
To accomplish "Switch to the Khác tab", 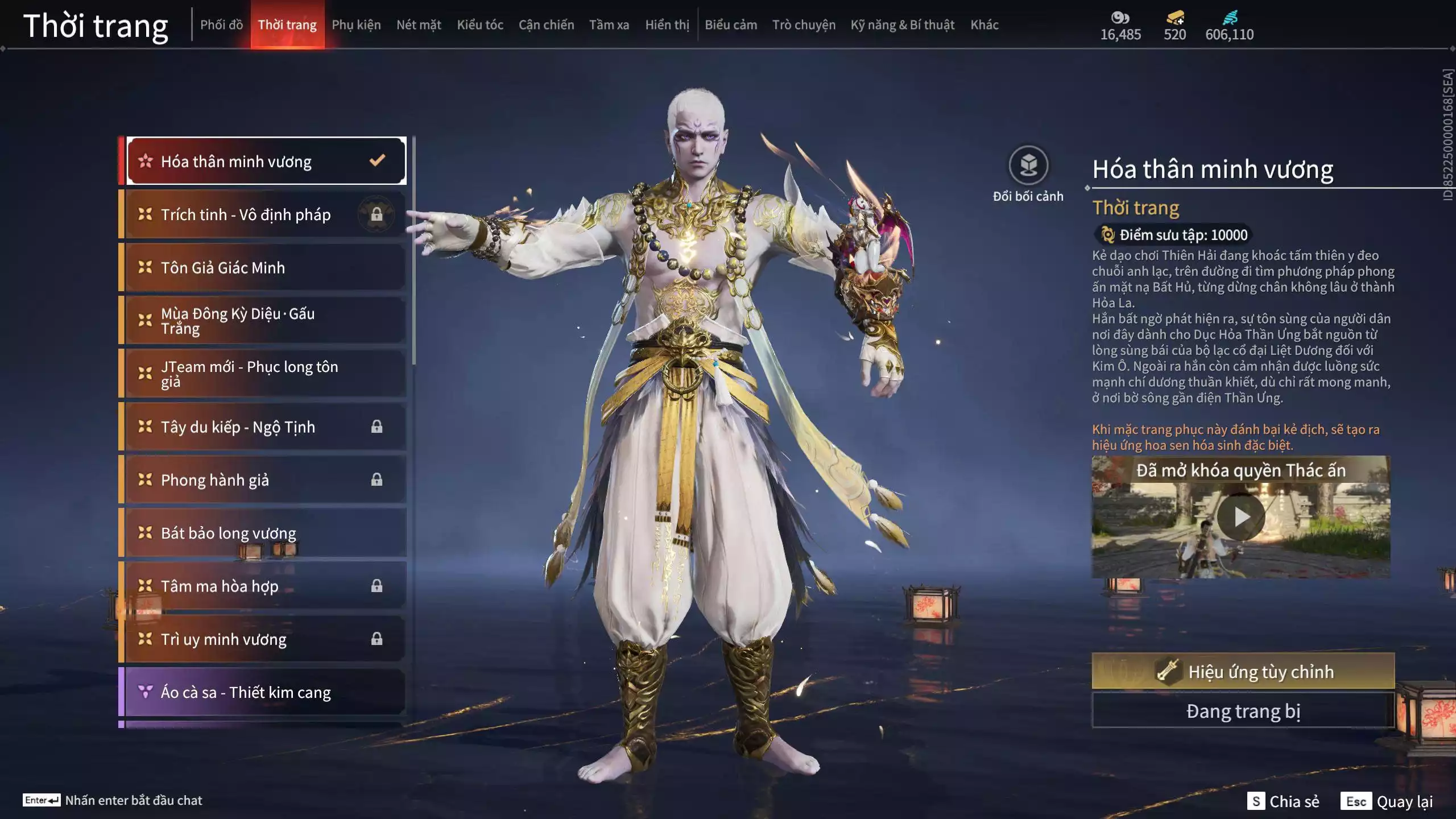I will click(x=984, y=25).
